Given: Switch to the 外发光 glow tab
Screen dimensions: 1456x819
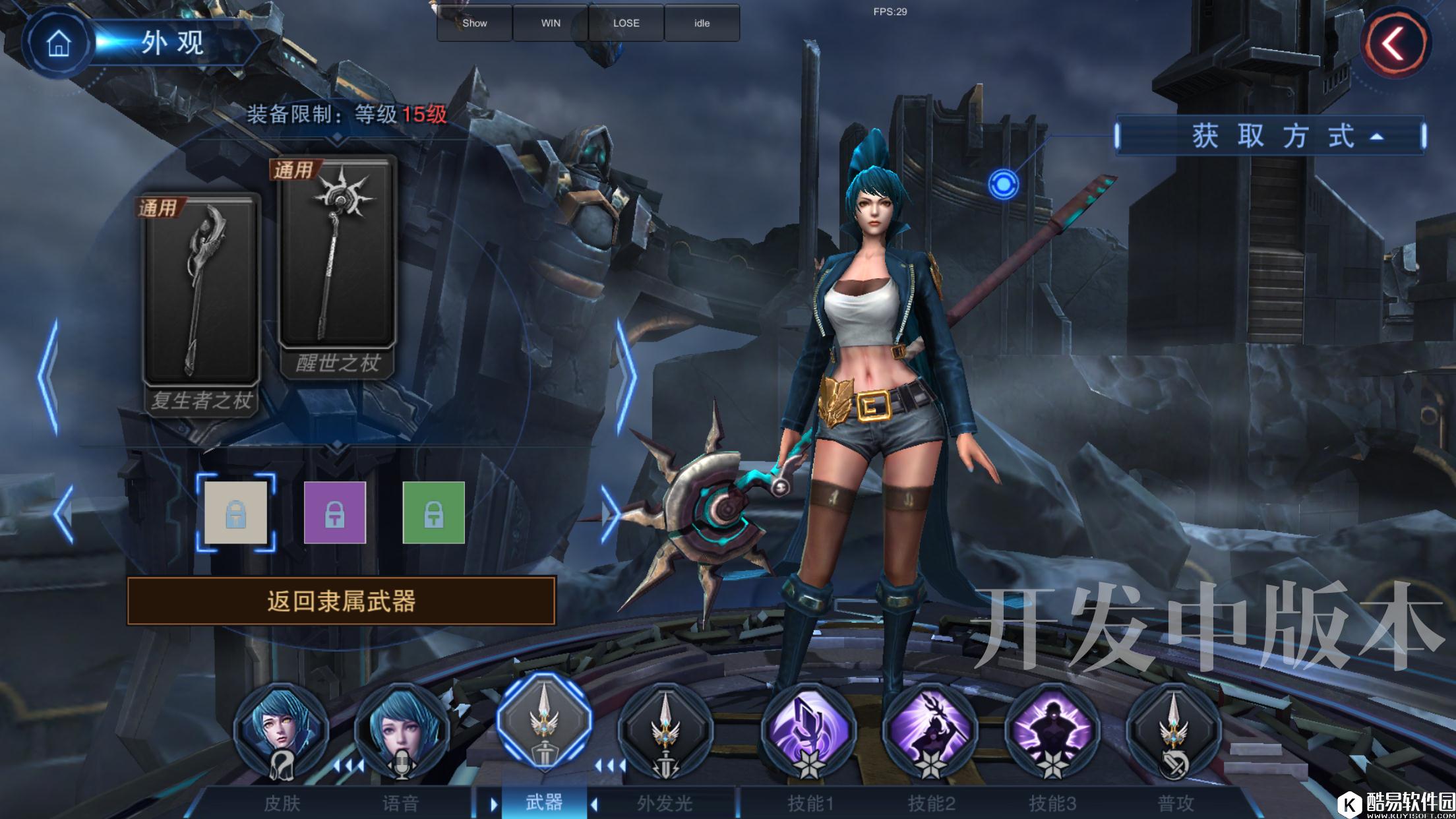Looking at the screenshot, I should [x=665, y=732].
